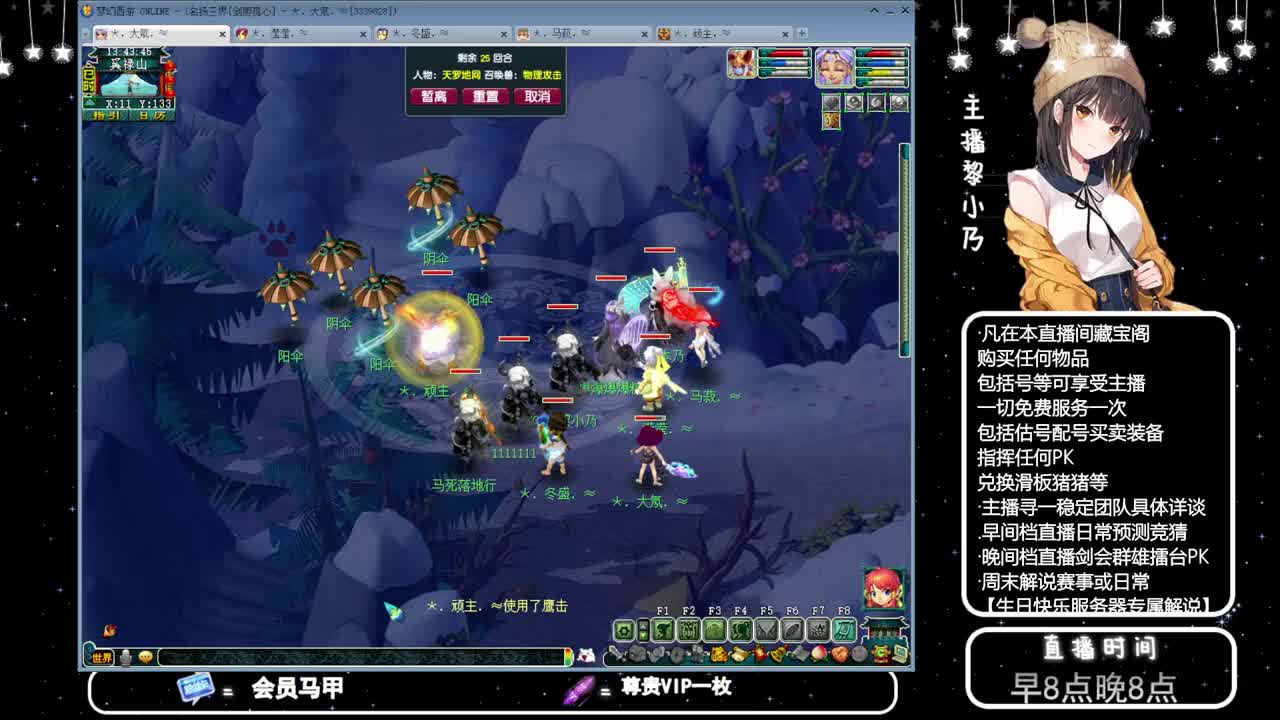Click the 暂离 button in battle dialog

pyautogui.click(x=433, y=97)
